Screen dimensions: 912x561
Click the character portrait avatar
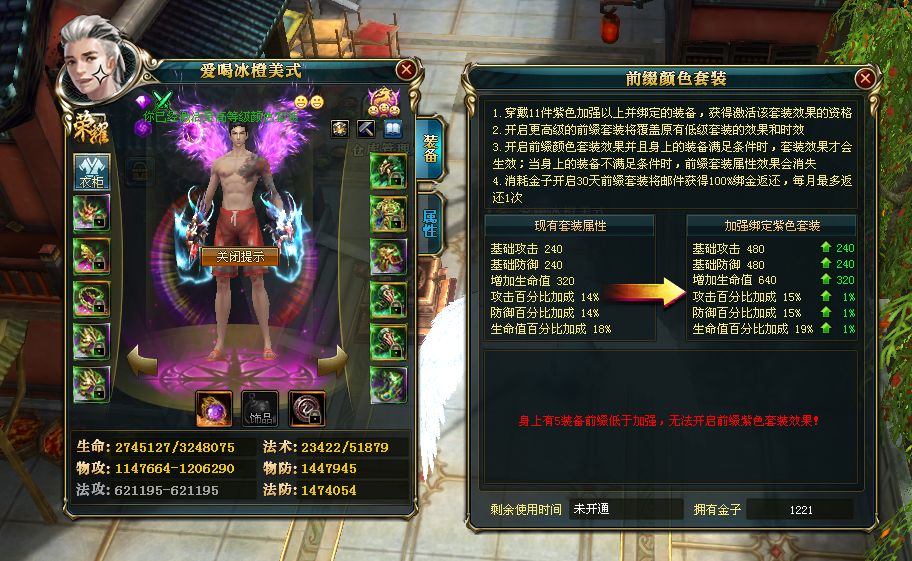click(x=90, y=58)
